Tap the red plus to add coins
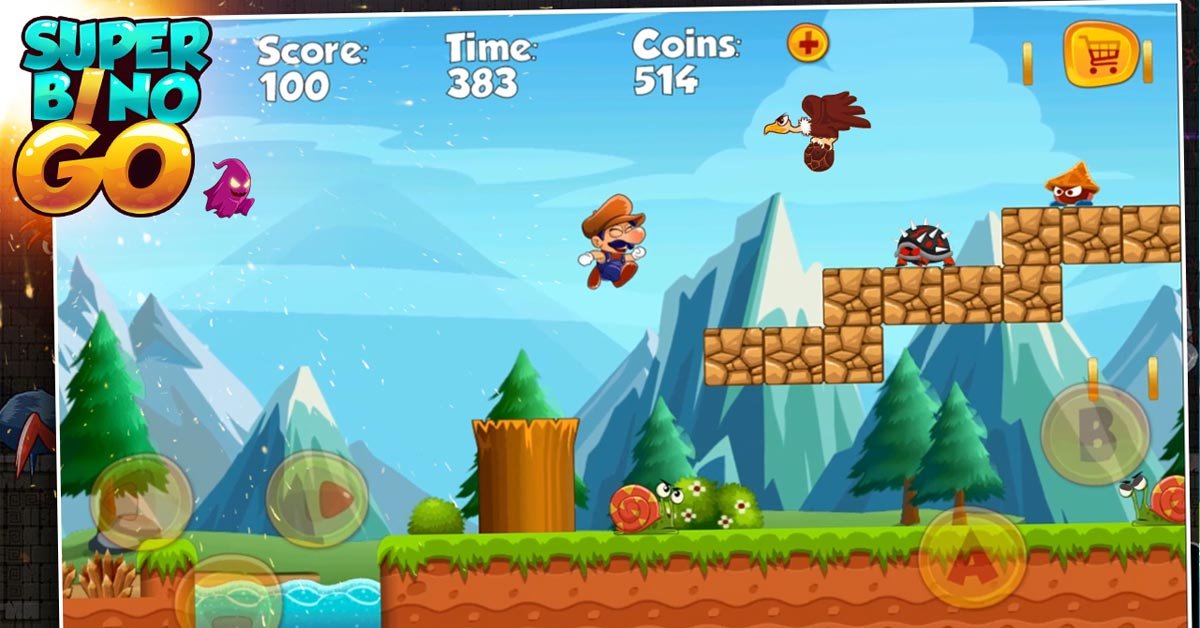The width and height of the screenshot is (1200, 628). (808, 44)
